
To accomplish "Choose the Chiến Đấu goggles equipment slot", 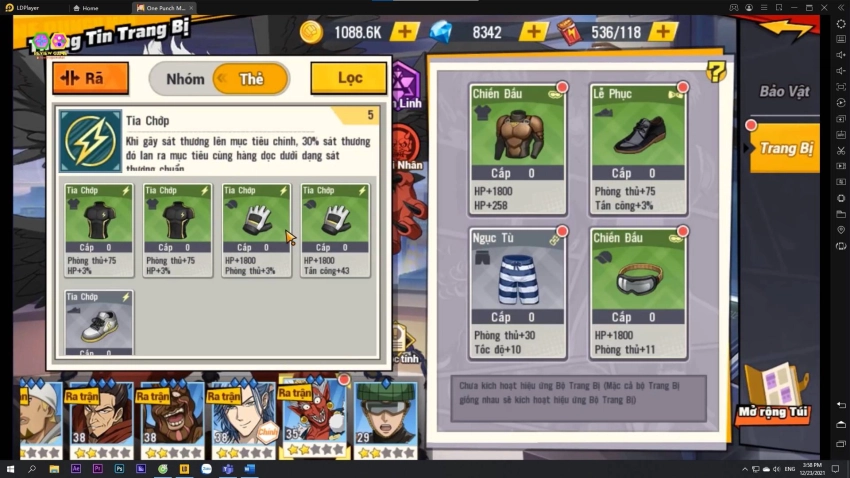I will [x=638, y=293].
